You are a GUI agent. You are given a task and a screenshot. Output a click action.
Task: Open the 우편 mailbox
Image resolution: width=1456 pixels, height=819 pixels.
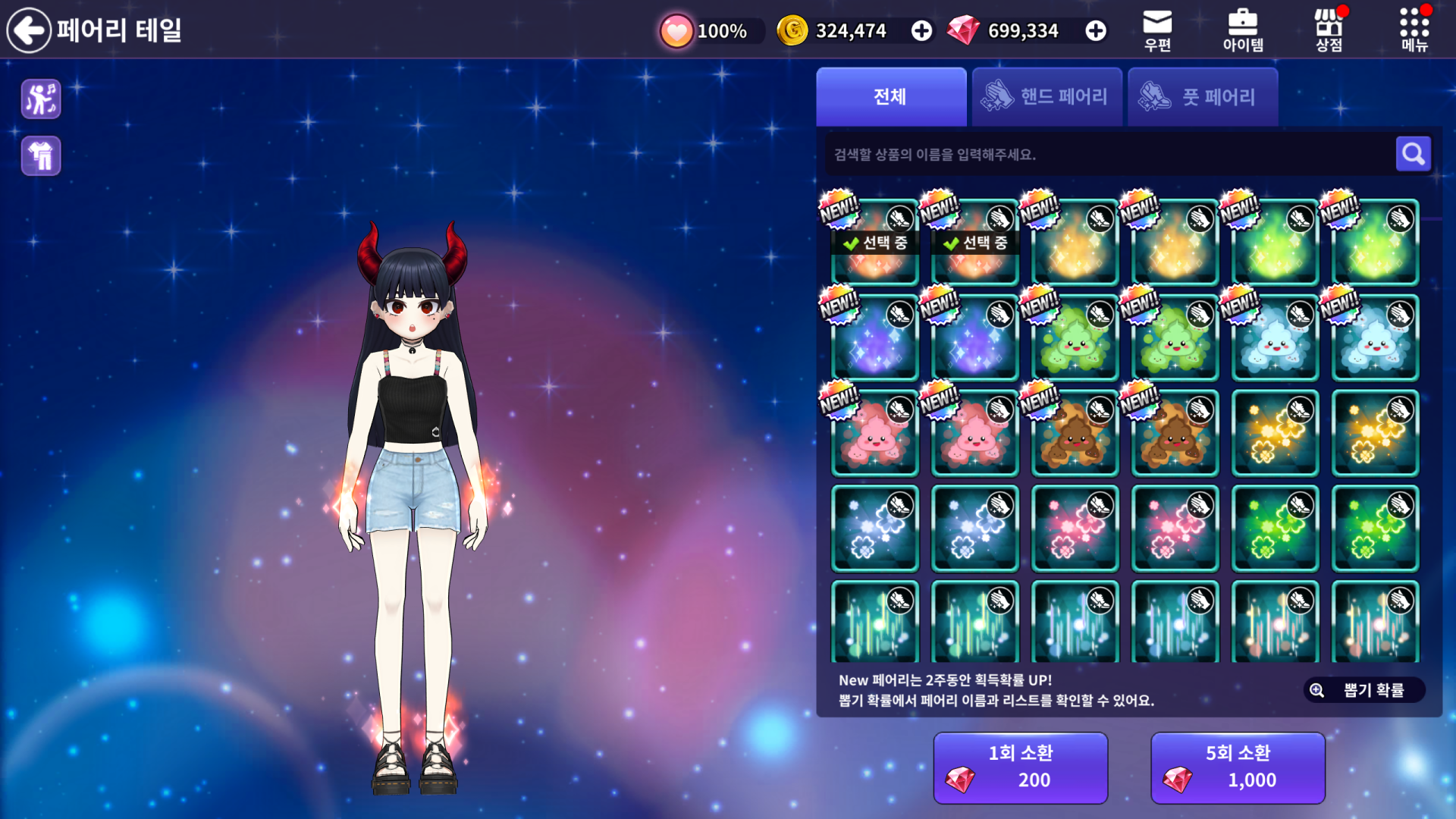tap(1157, 30)
